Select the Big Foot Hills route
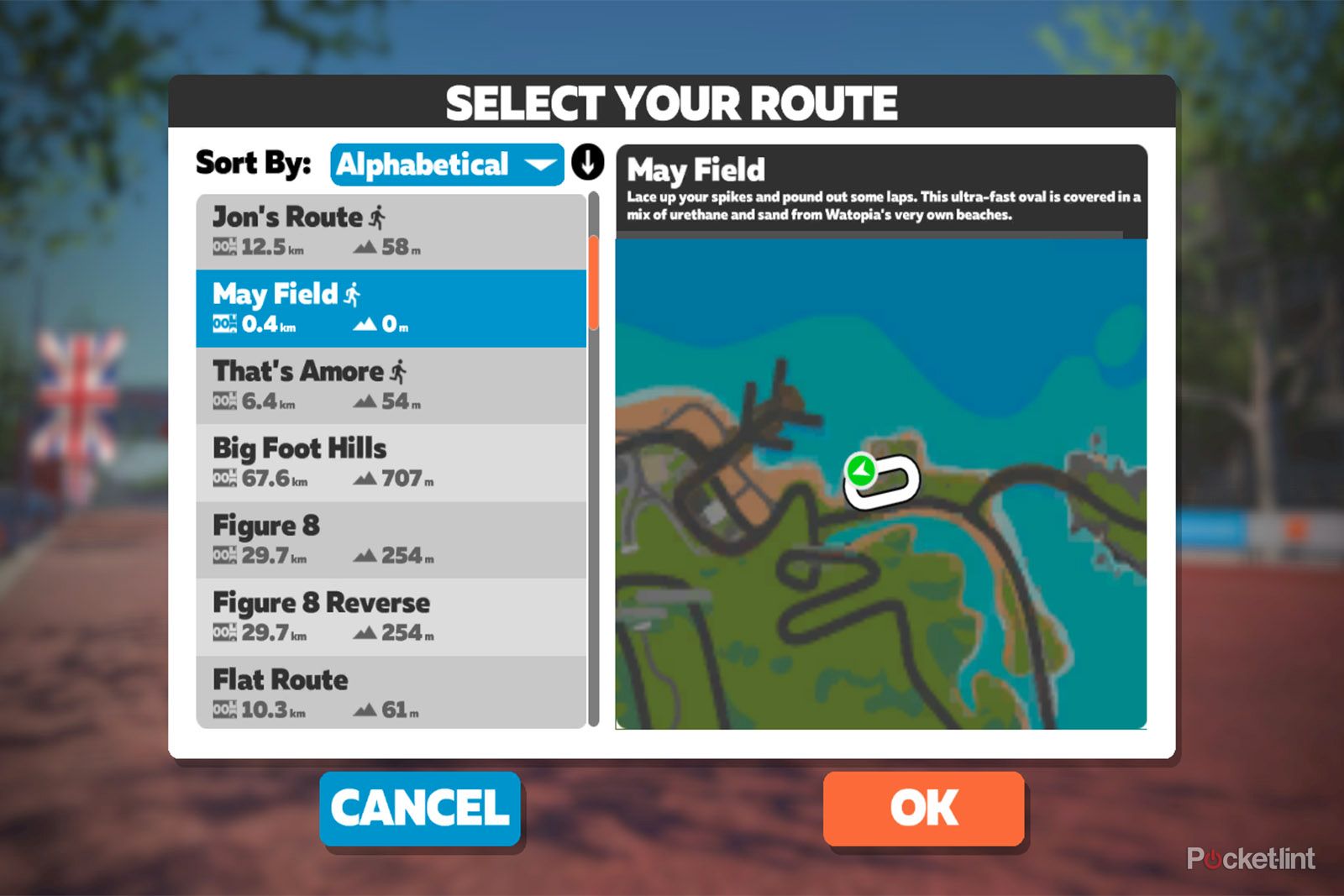The height and width of the screenshot is (896, 1344). click(391, 460)
